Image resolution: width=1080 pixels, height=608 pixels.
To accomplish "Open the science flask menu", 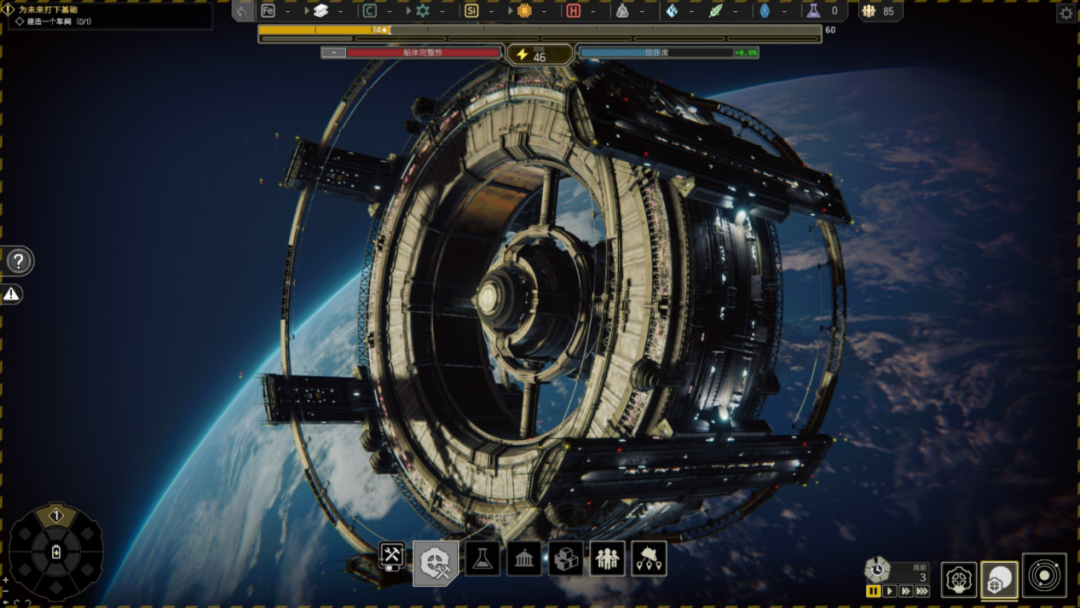I will 482,559.
